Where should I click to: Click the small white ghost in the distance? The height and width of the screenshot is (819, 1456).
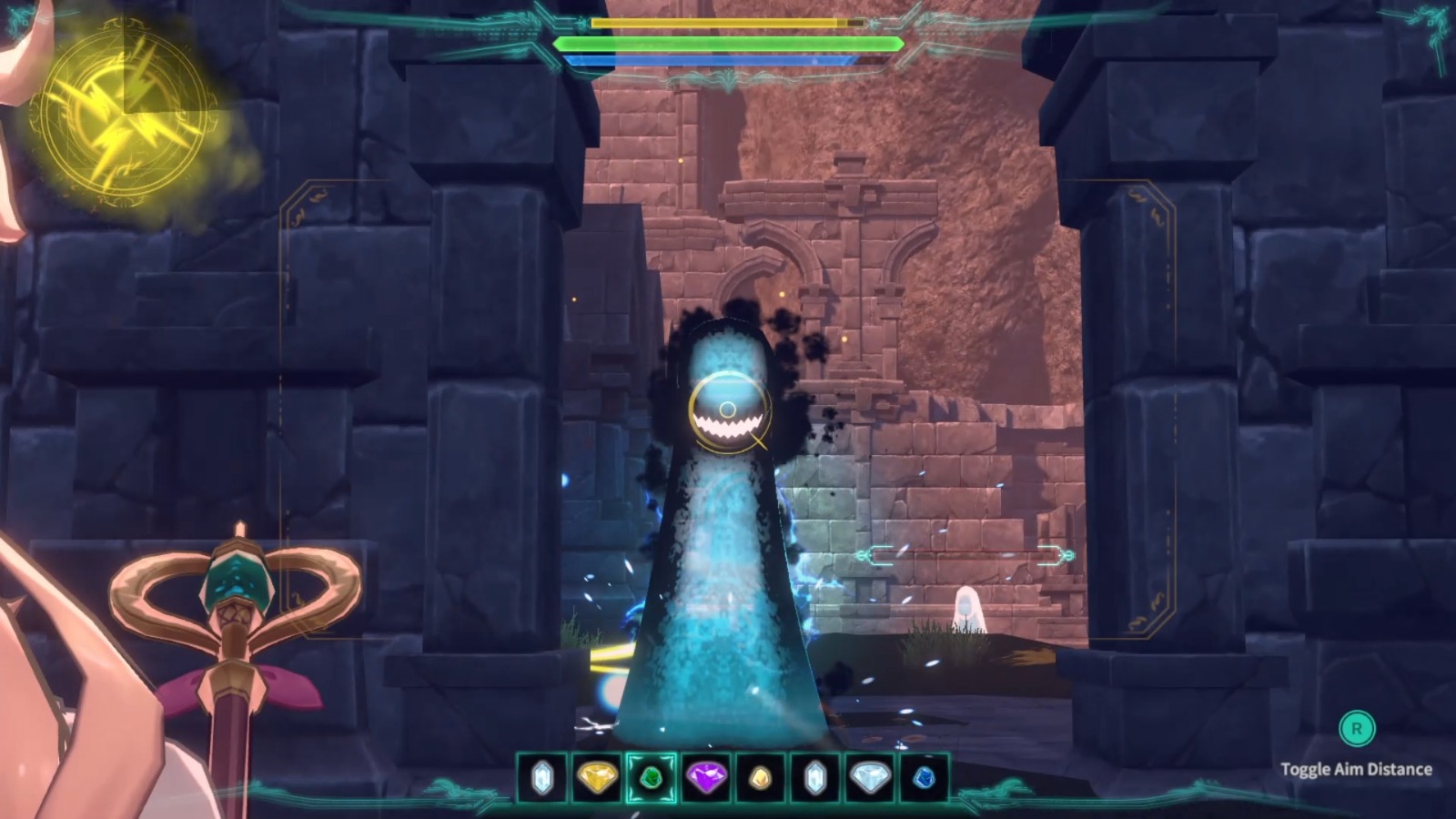(x=969, y=605)
